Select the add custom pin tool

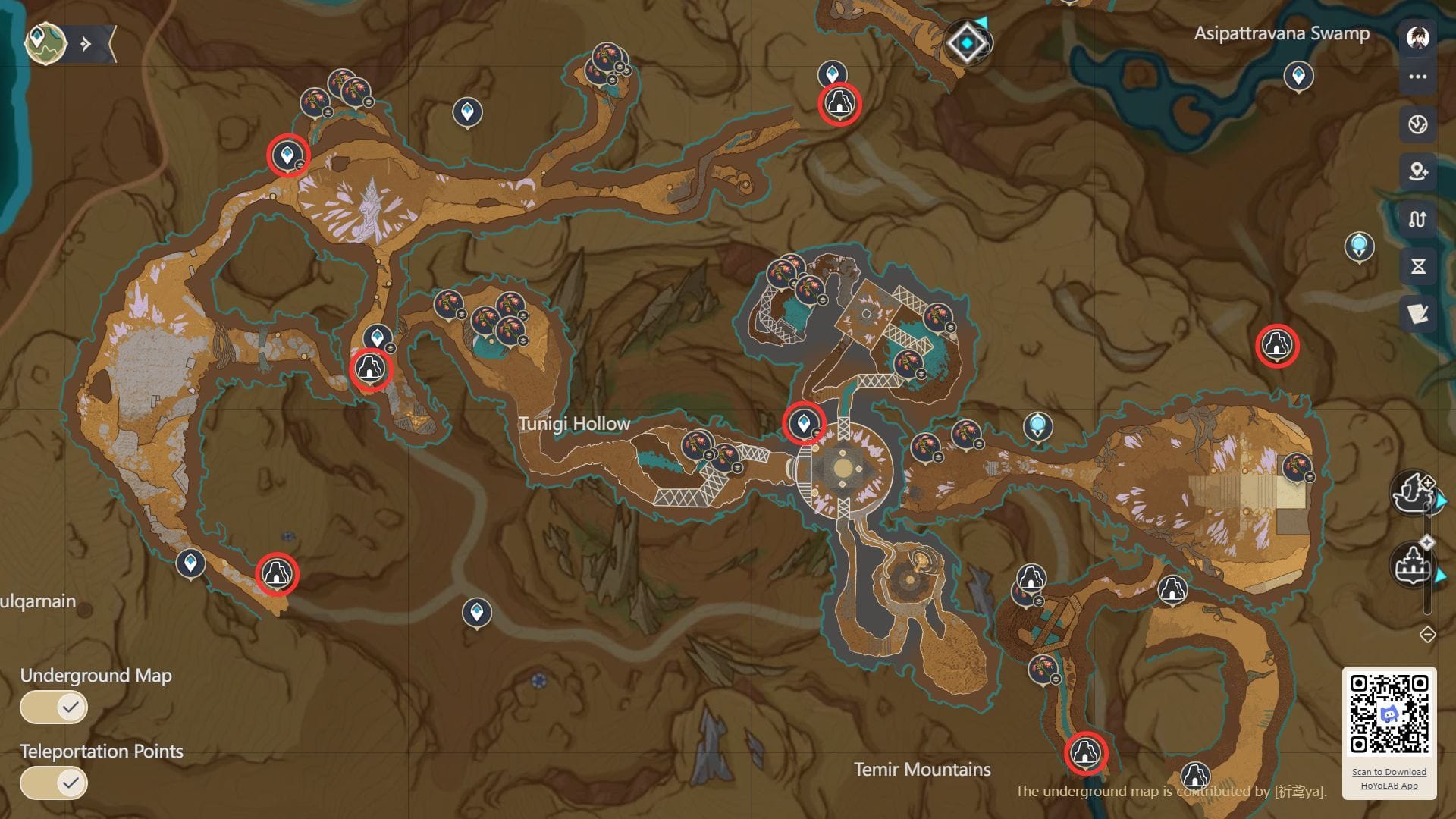click(x=1417, y=169)
